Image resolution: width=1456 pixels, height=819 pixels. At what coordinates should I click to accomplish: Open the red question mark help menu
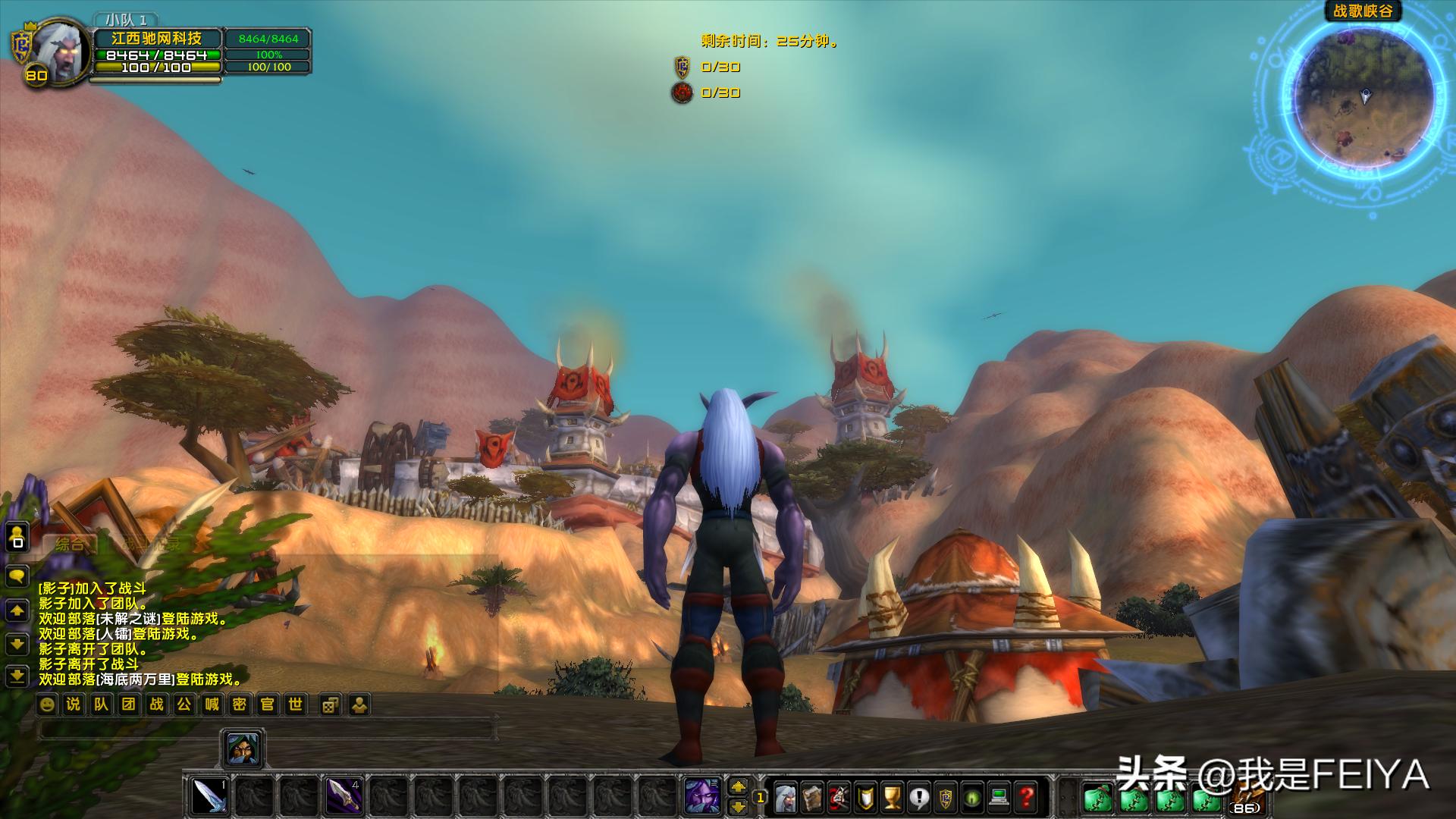tap(1027, 797)
